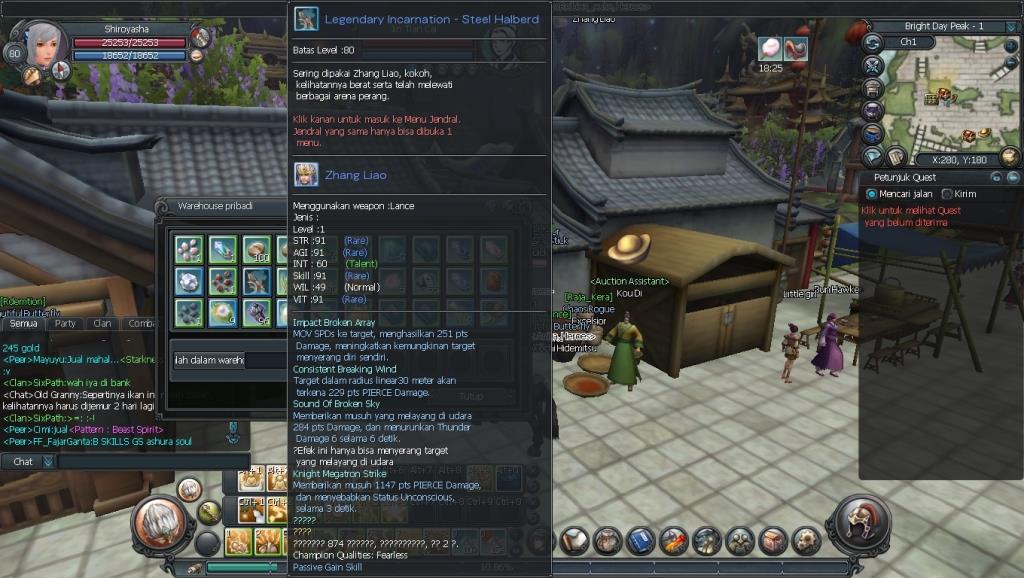Click the crossed swords icon beside minimap
Screen dimensions: 1024x578
873,66
